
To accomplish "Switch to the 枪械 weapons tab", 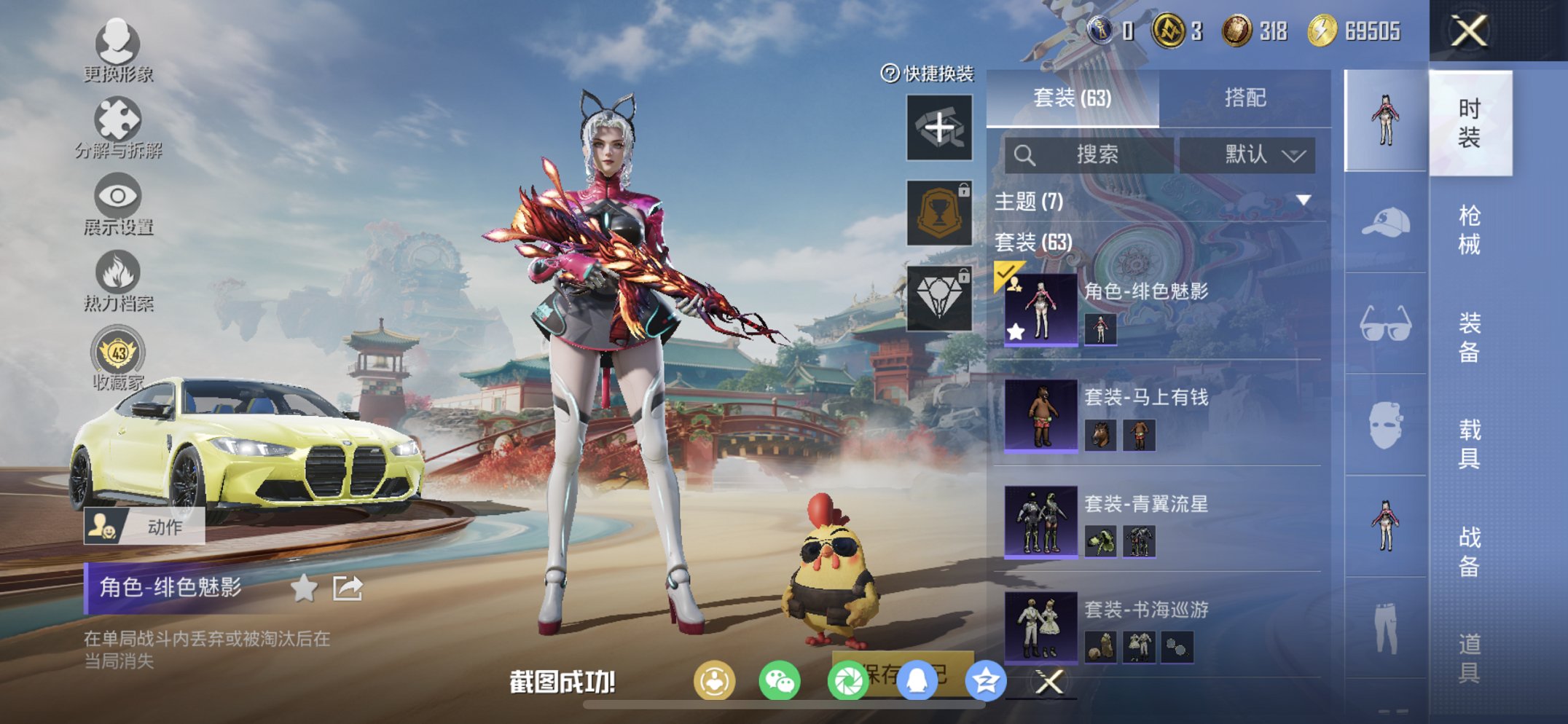I will [1470, 227].
